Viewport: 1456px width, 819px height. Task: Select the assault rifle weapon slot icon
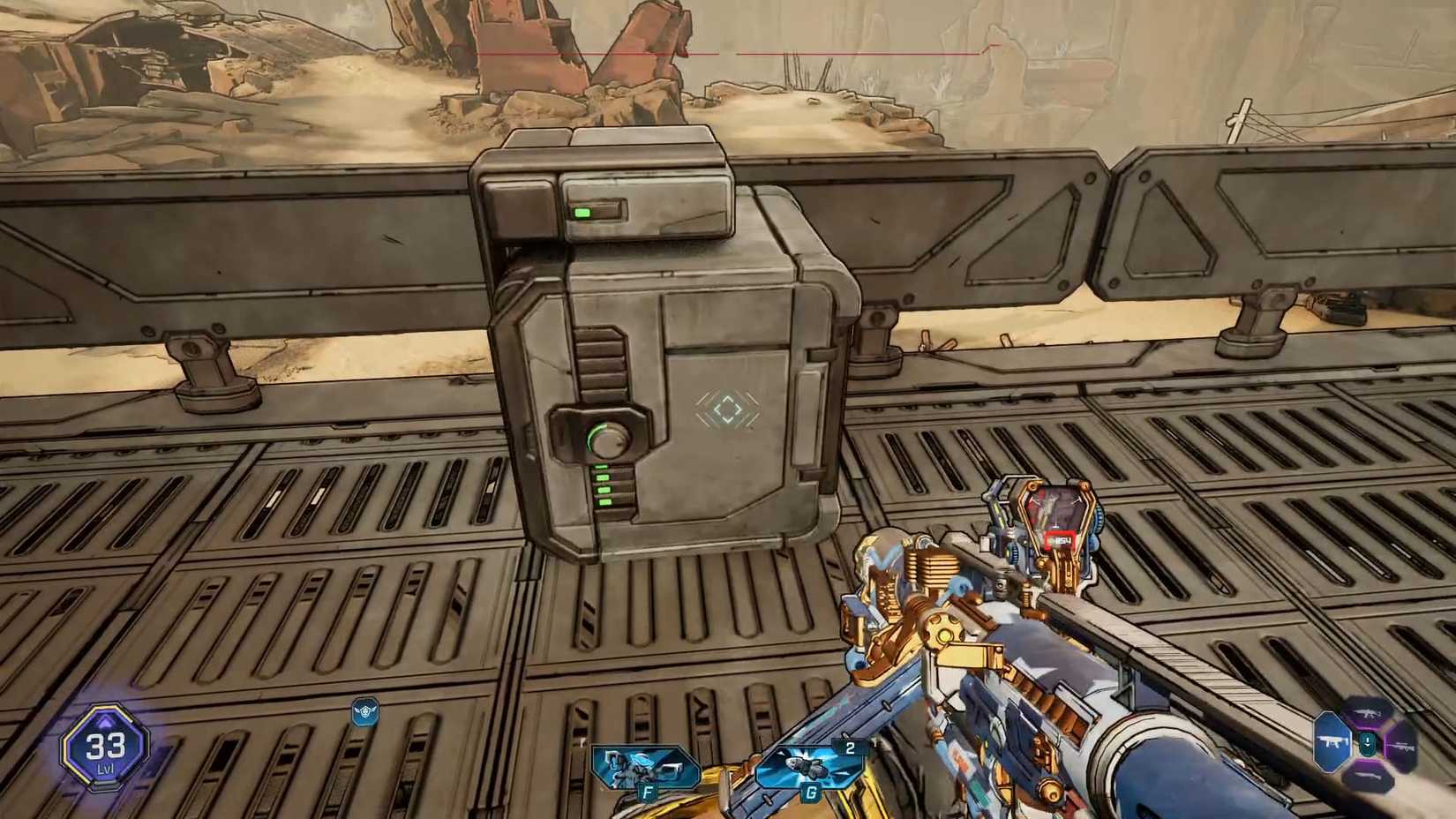click(1365, 712)
